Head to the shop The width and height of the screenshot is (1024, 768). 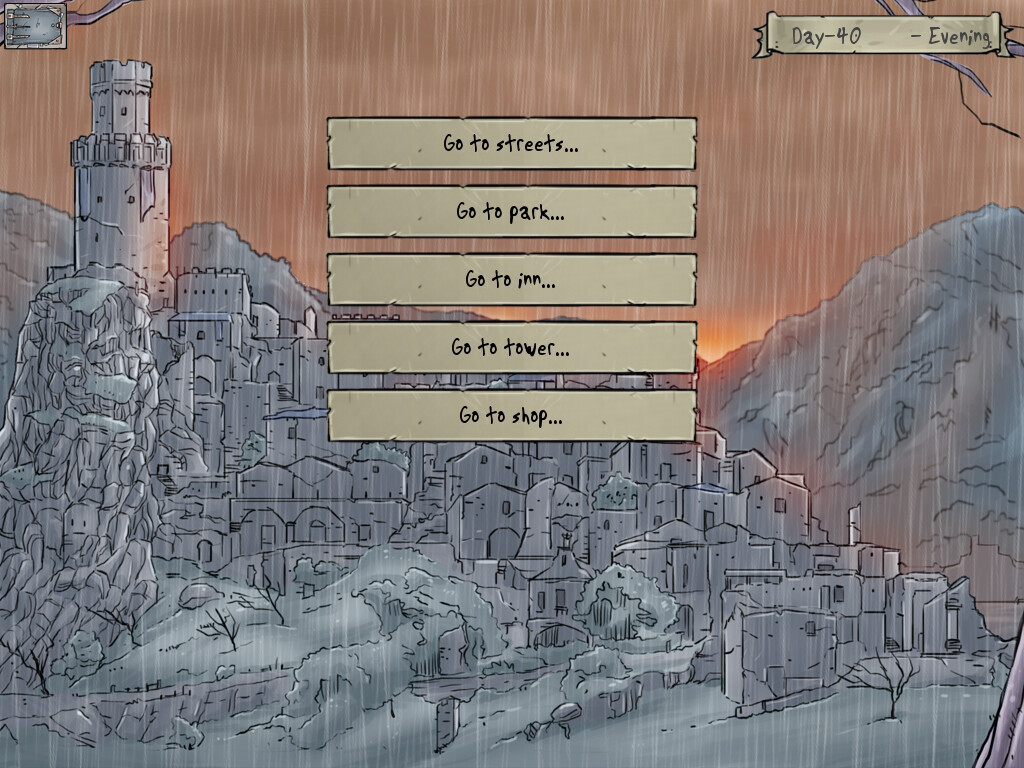point(511,416)
